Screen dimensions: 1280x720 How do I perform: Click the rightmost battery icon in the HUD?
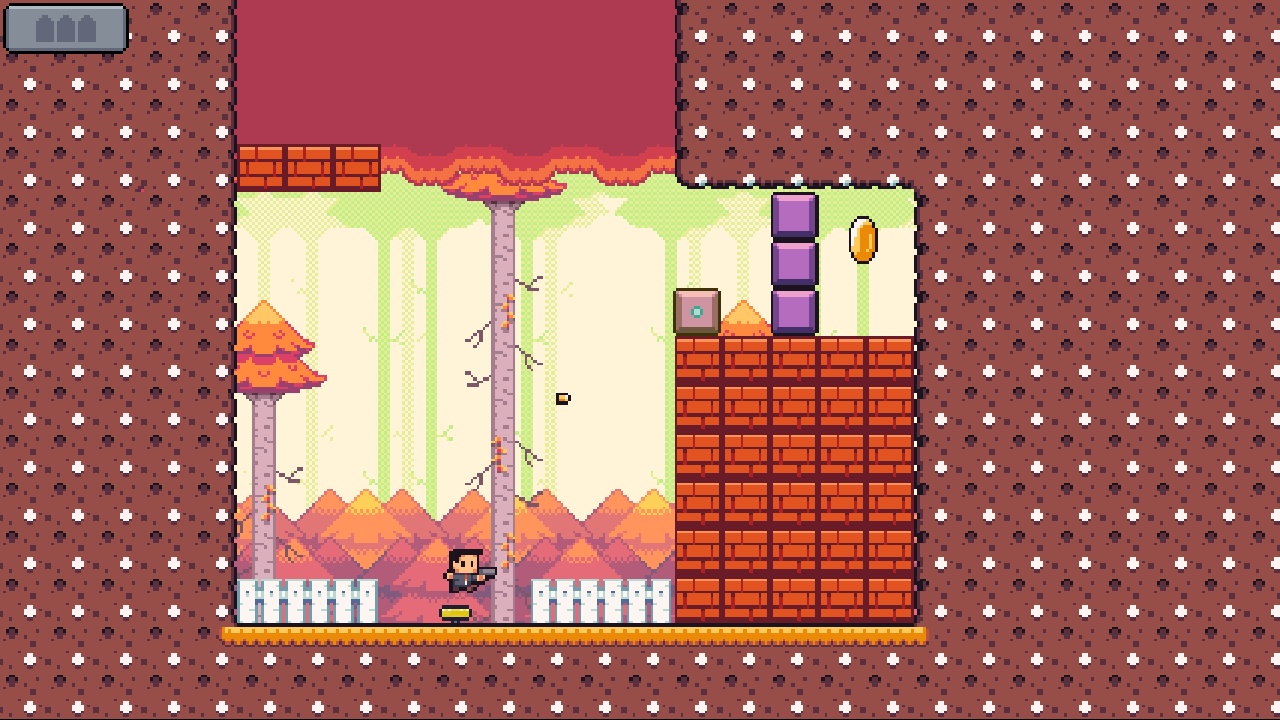86,29
